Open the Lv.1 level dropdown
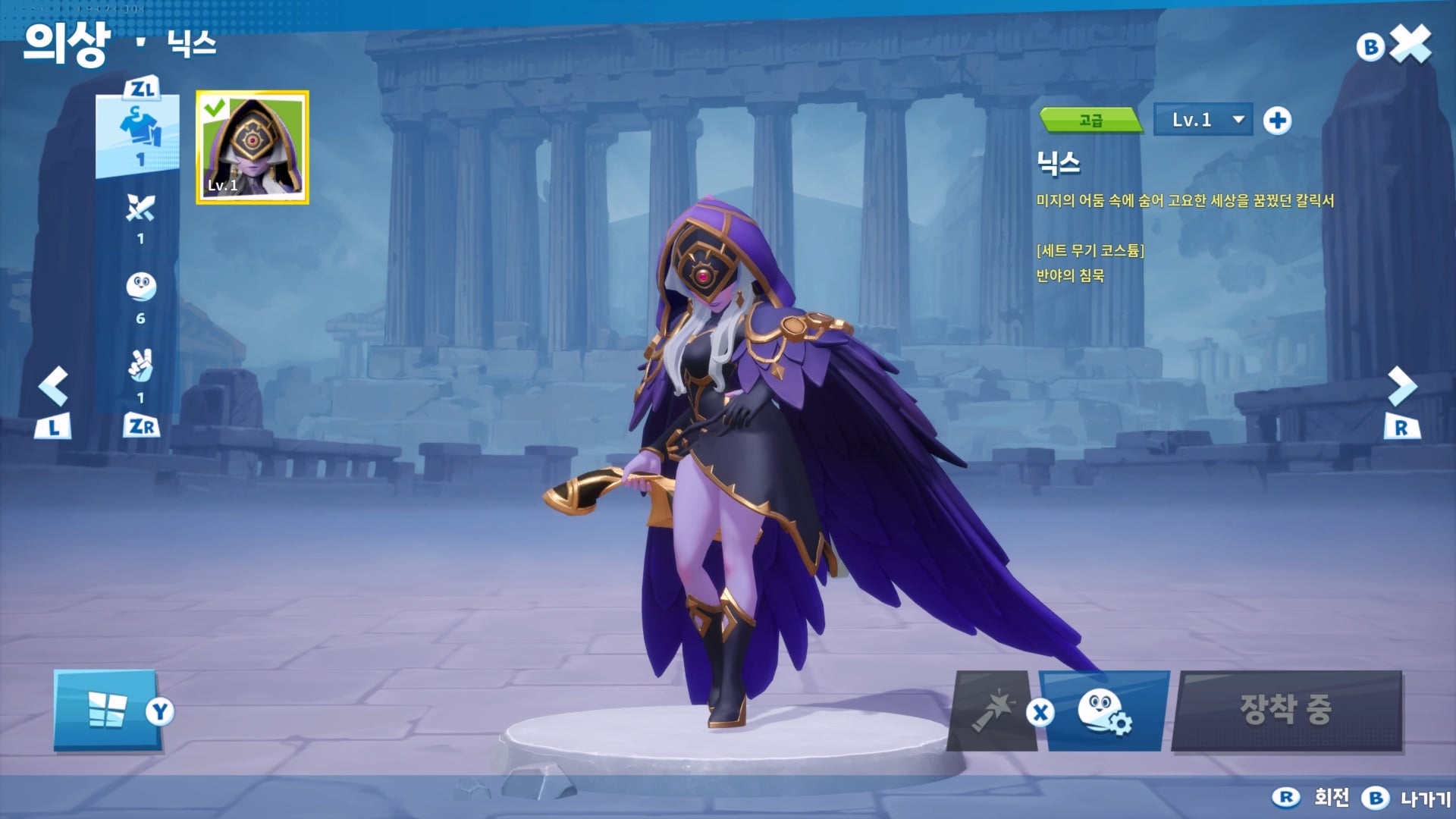The width and height of the screenshot is (1456, 819). pos(1203,120)
